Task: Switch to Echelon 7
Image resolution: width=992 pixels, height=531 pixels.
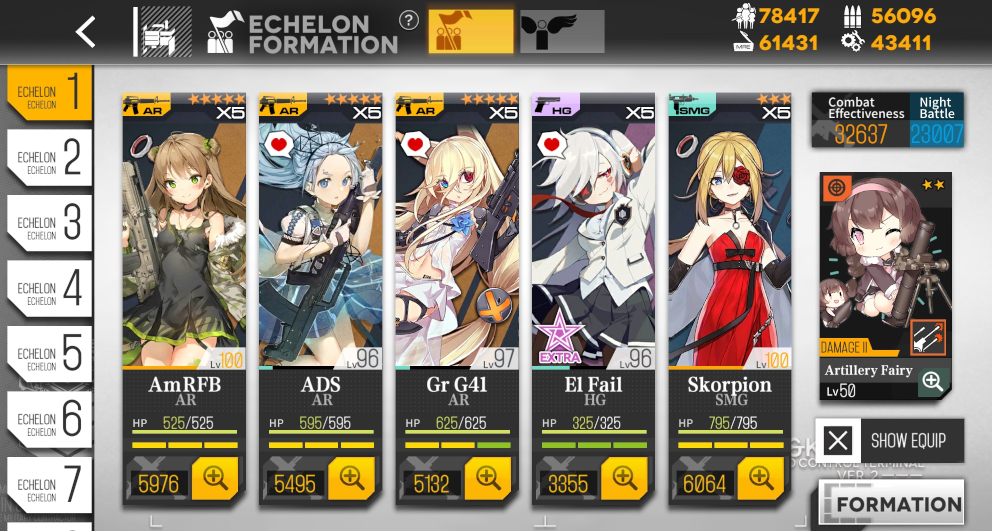Action: click(x=50, y=485)
